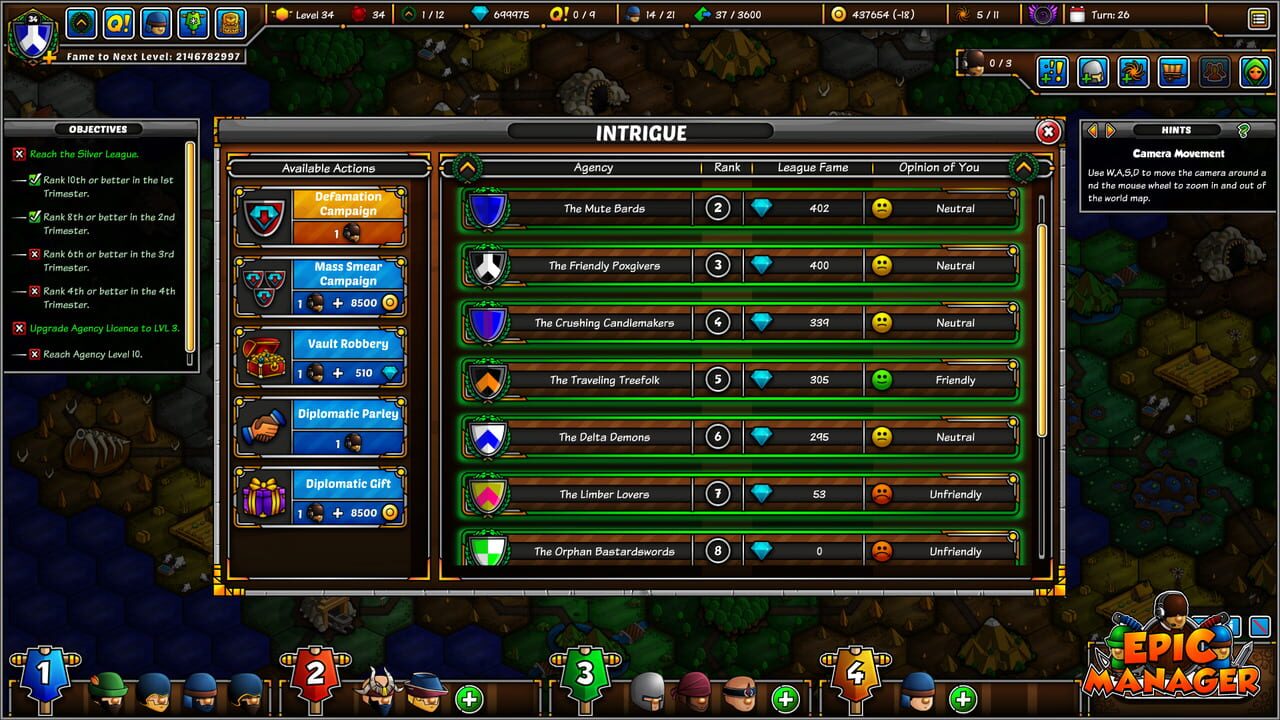Launch a Vault Robbery action

347,344
